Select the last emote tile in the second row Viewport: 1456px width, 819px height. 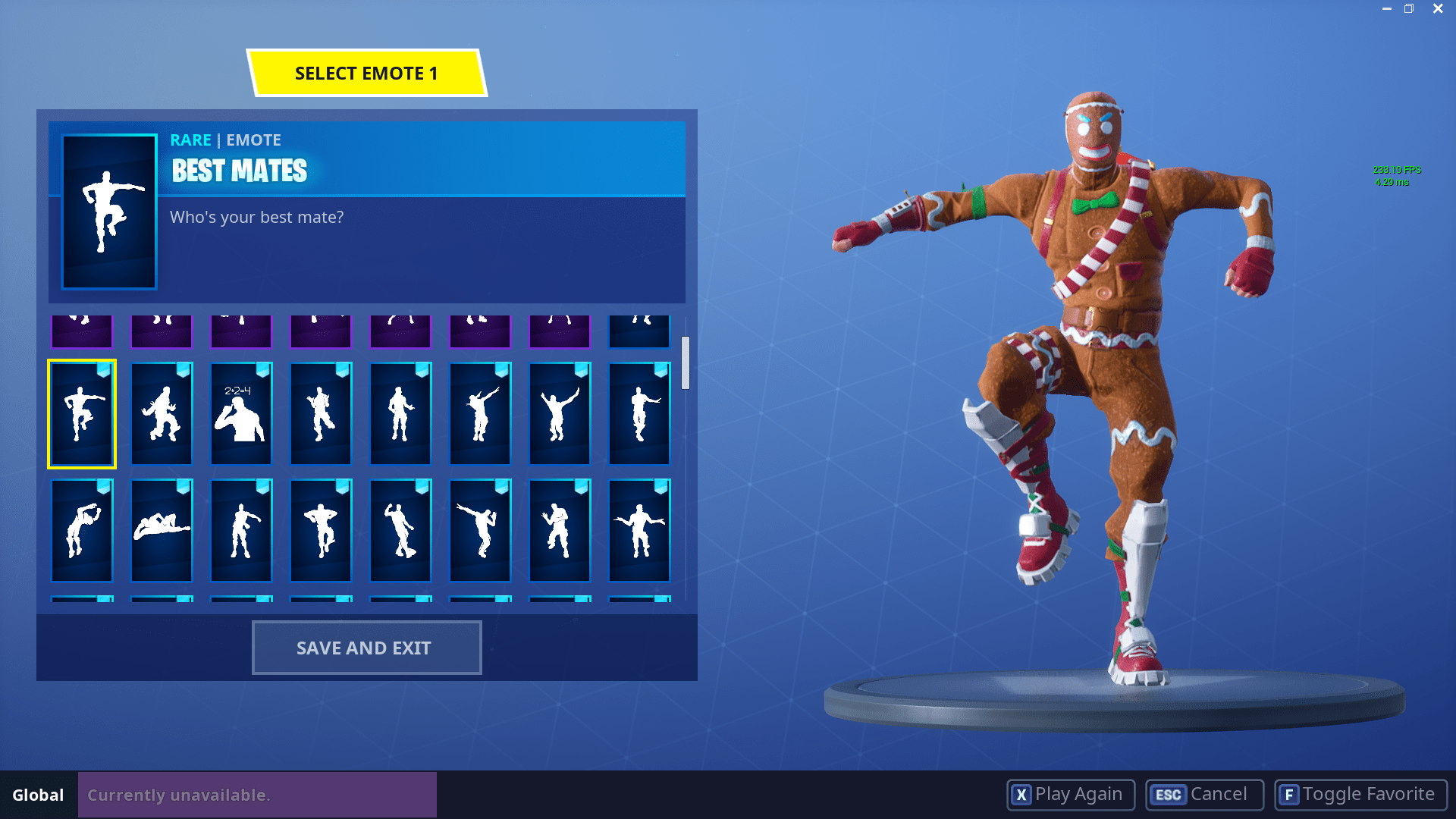point(639,413)
